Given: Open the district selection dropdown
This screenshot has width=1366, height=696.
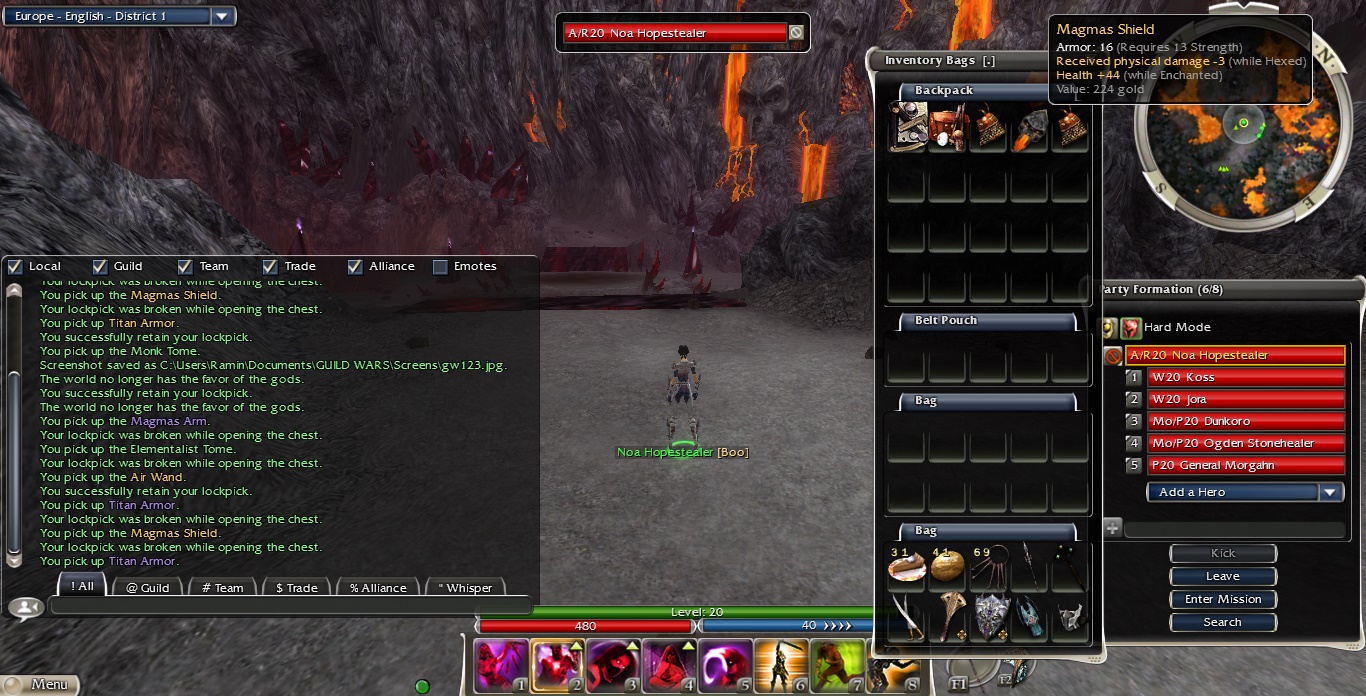Looking at the screenshot, I should [x=223, y=16].
